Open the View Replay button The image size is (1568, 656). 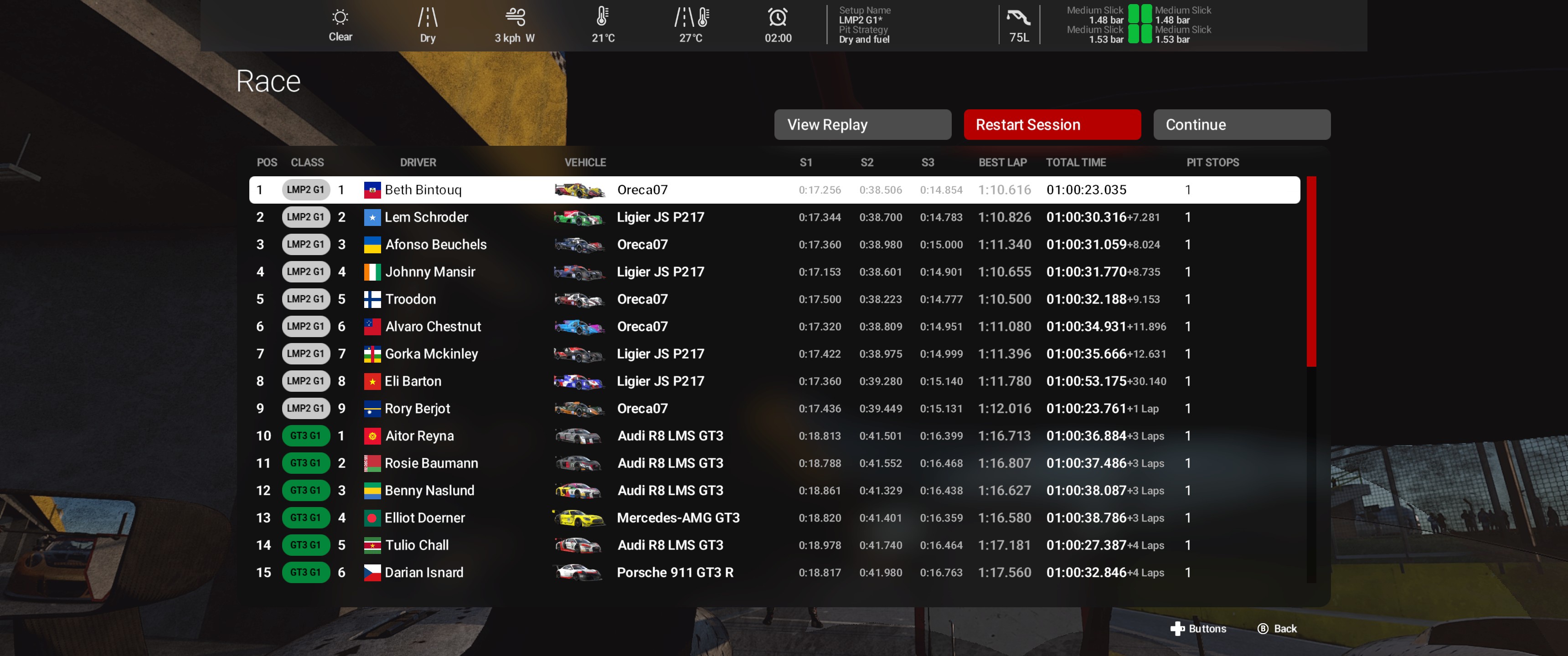coord(862,125)
